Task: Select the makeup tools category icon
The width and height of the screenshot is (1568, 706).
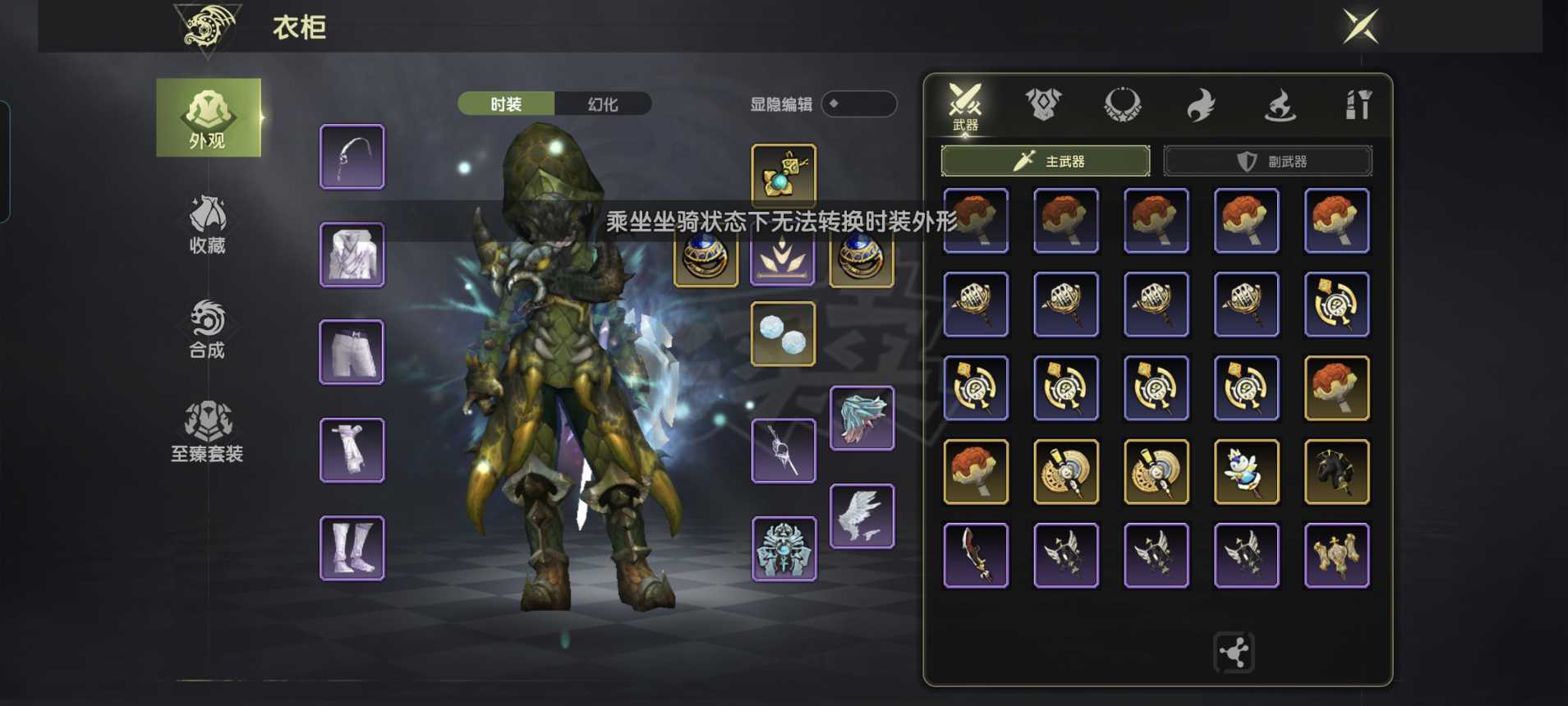Action: pos(1358,103)
